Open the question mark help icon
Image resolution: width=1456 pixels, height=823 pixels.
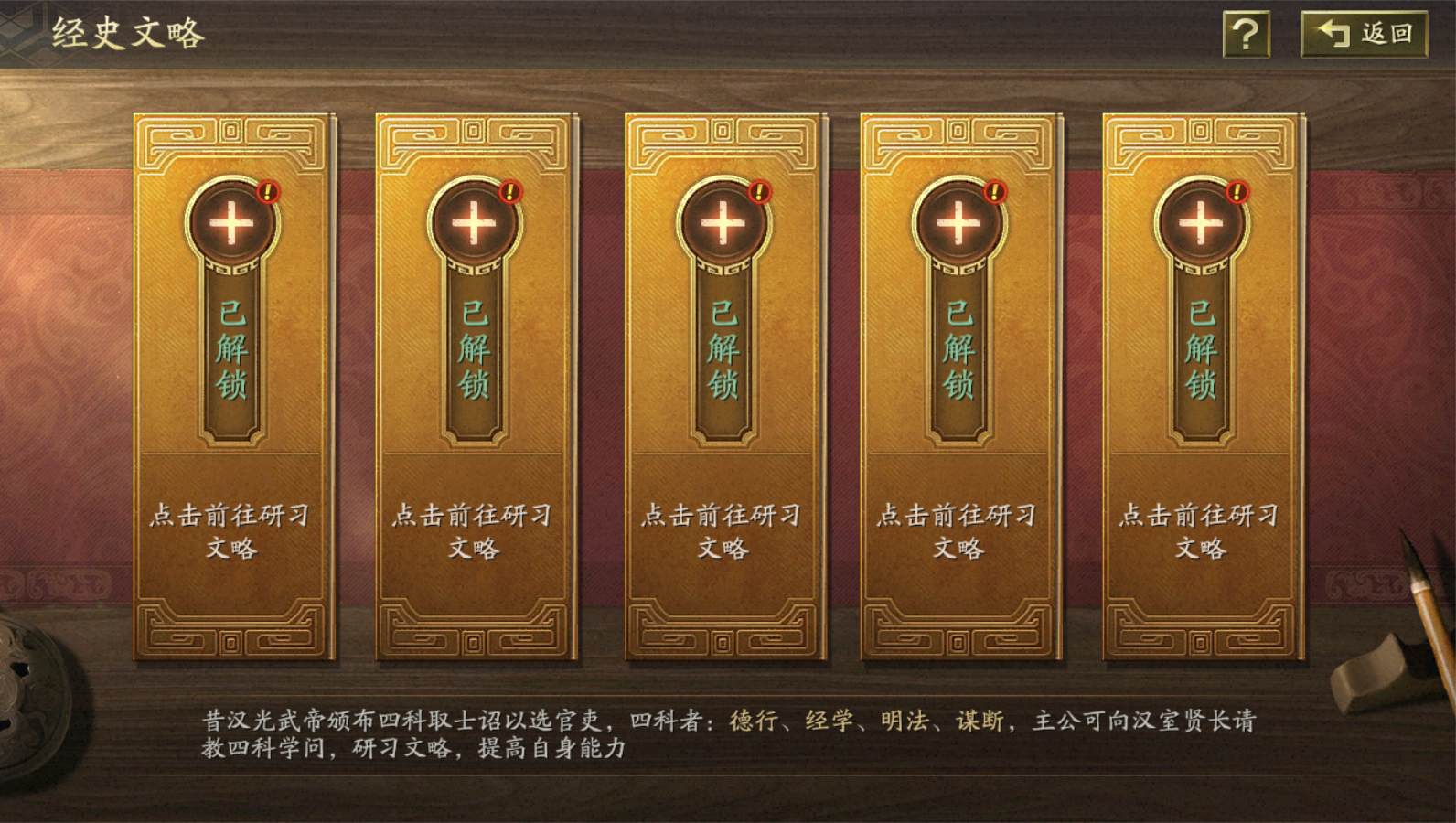(1248, 34)
